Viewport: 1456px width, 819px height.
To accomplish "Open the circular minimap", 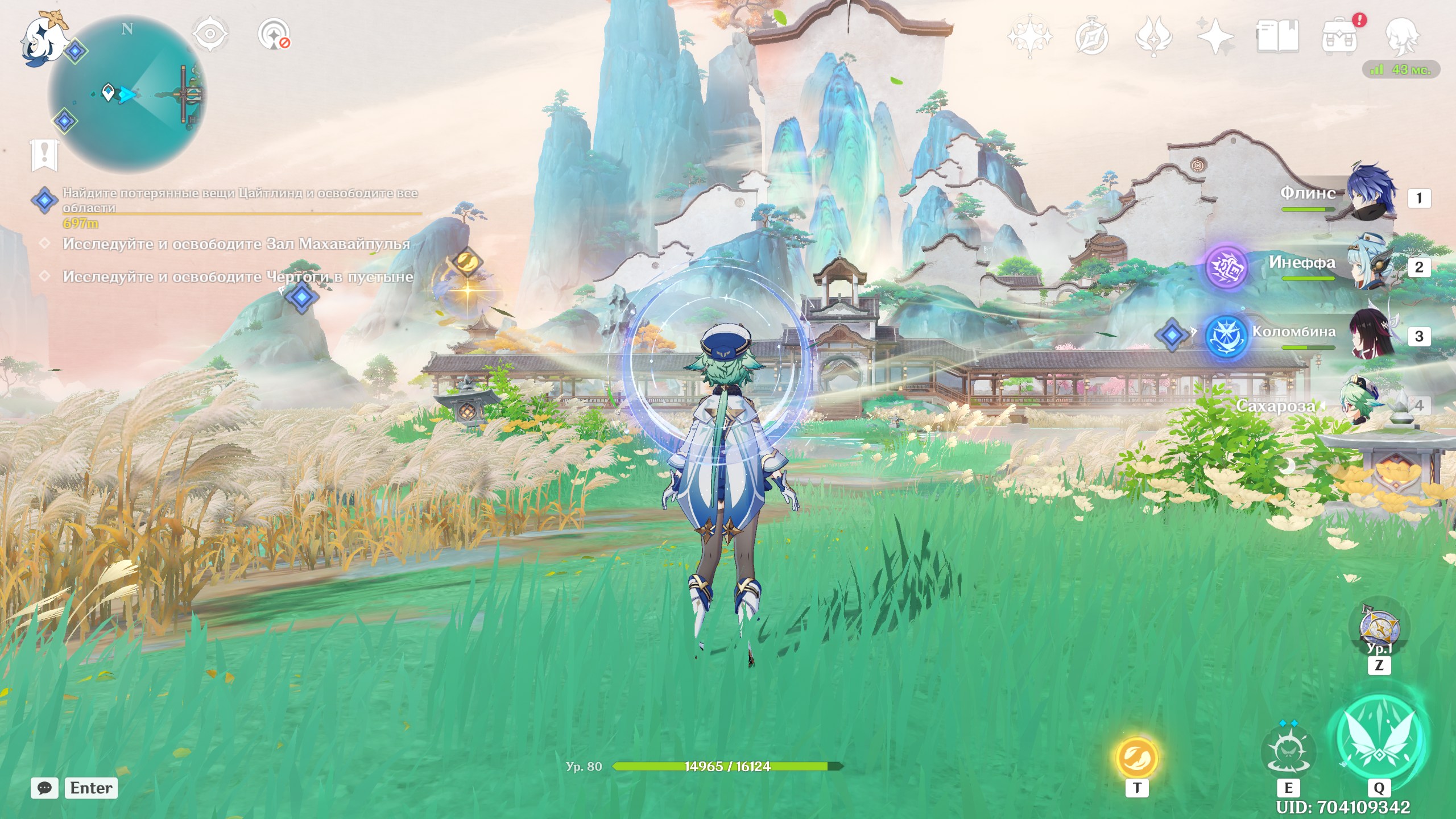I will click(x=127, y=94).
